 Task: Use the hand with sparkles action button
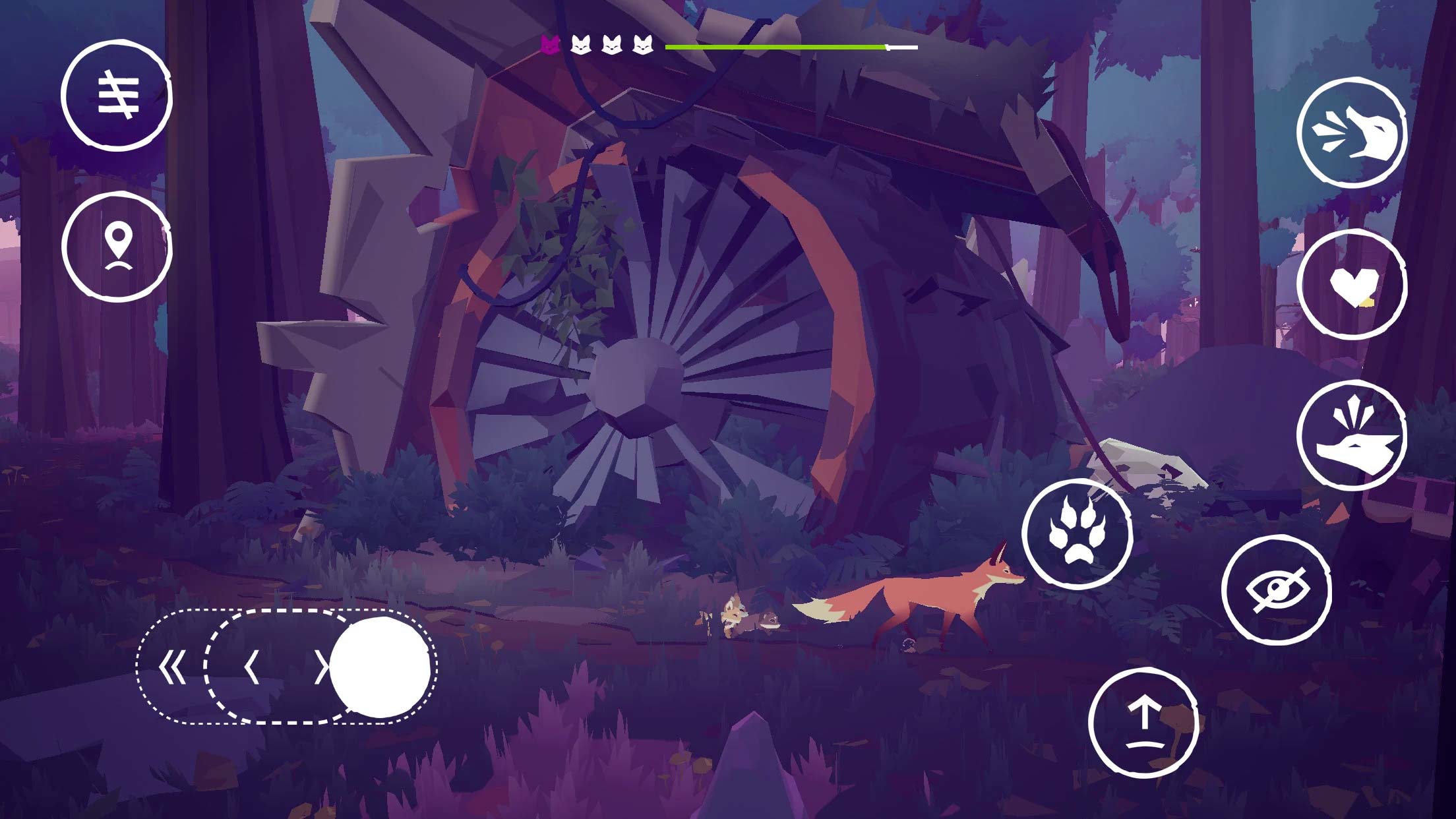pos(1352,436)
